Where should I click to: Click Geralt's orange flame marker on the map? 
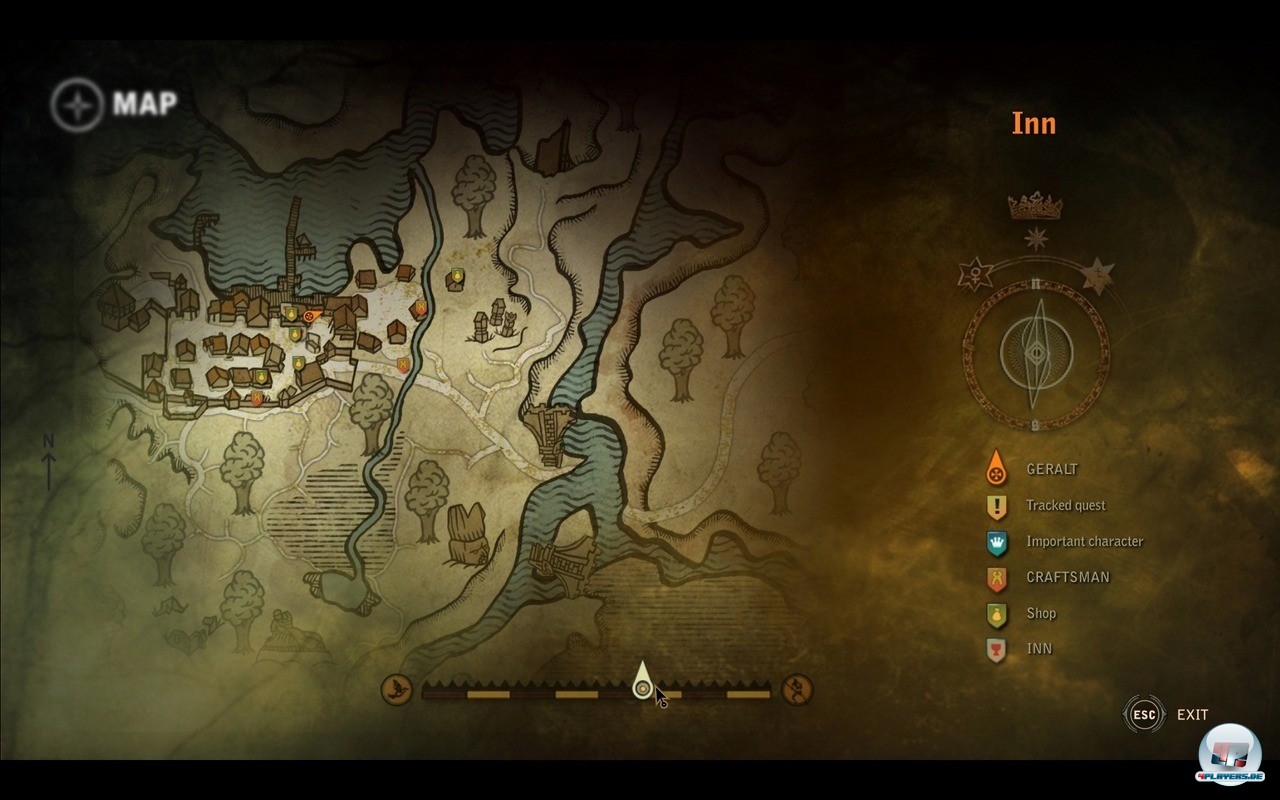point(310,316)
